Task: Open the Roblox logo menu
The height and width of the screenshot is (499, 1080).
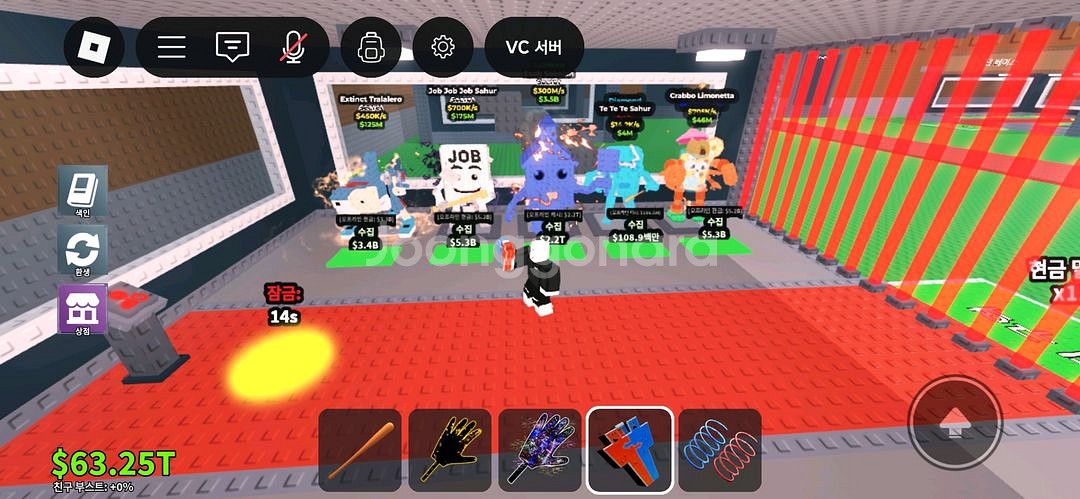Action: [94, 46]
